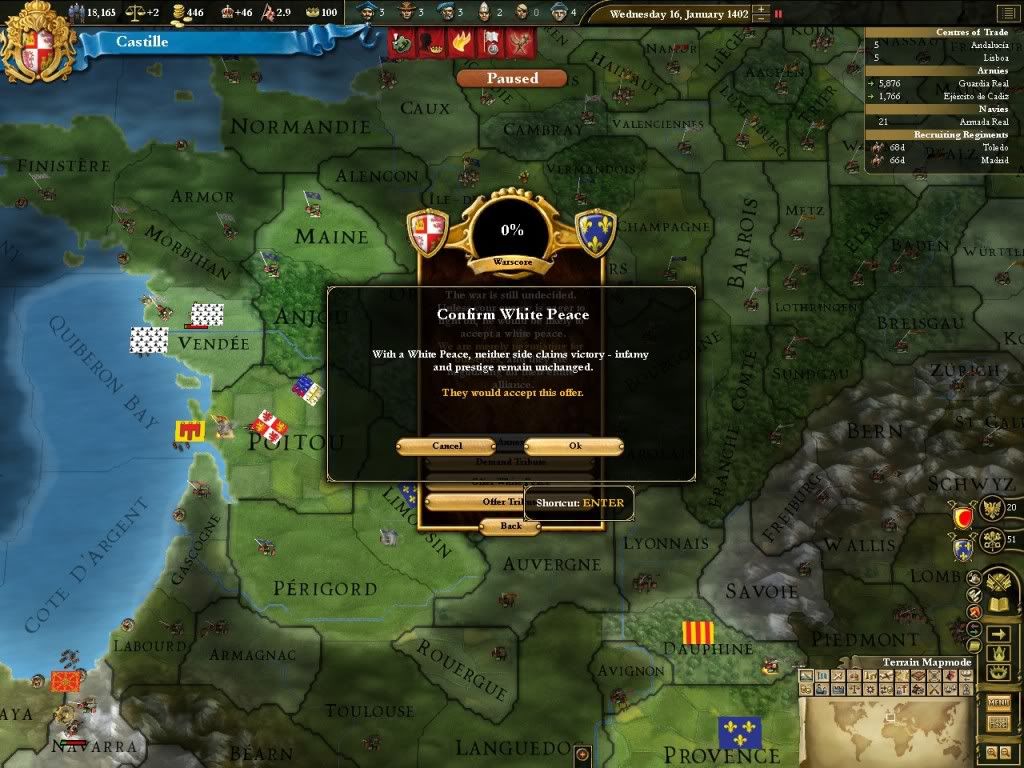1024x768 pixels.
Task: Zoom in the map with magnifier plus
Action: [x=990, y=752]
